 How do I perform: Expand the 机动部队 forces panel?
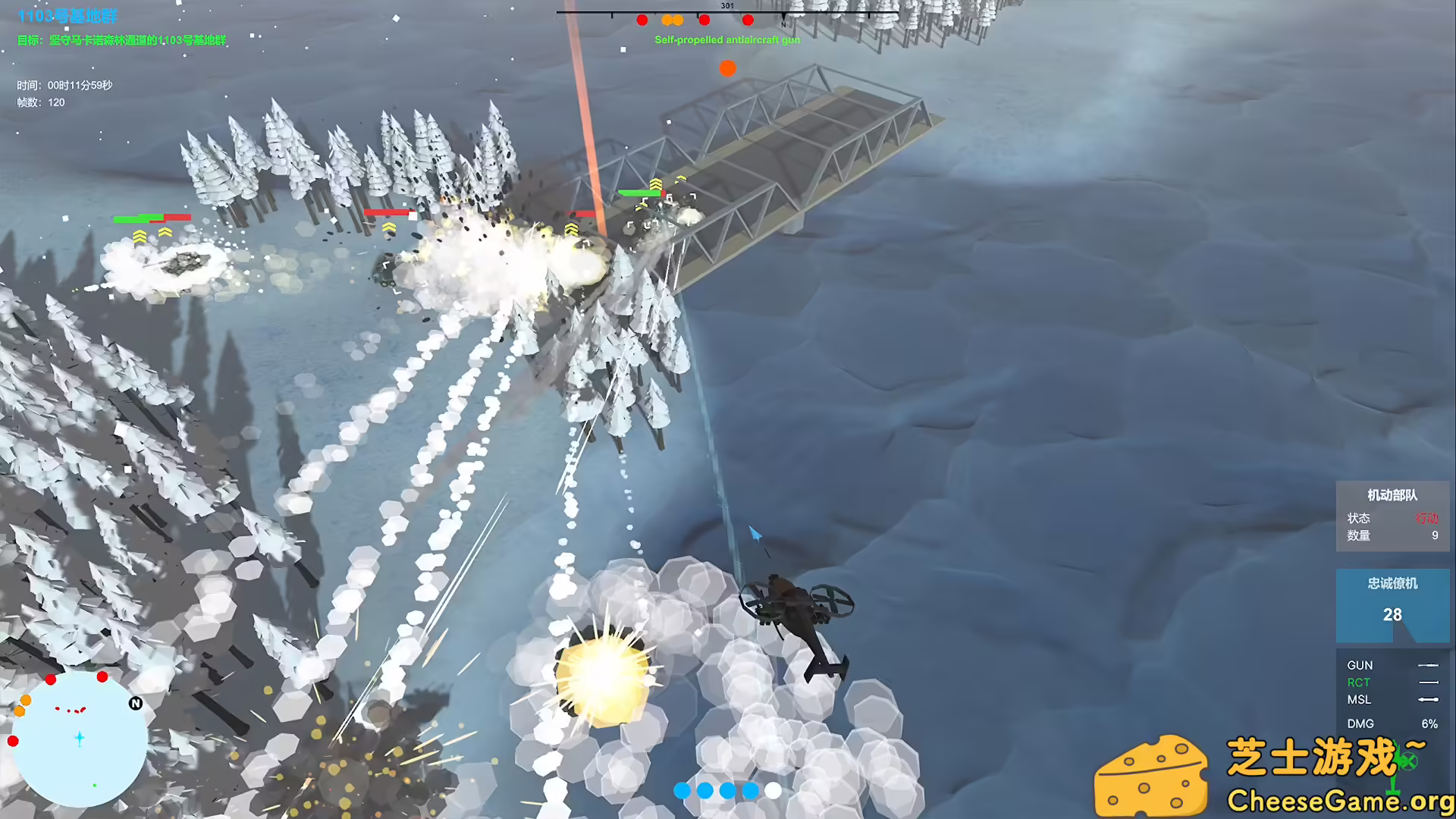coord(1392,494)
